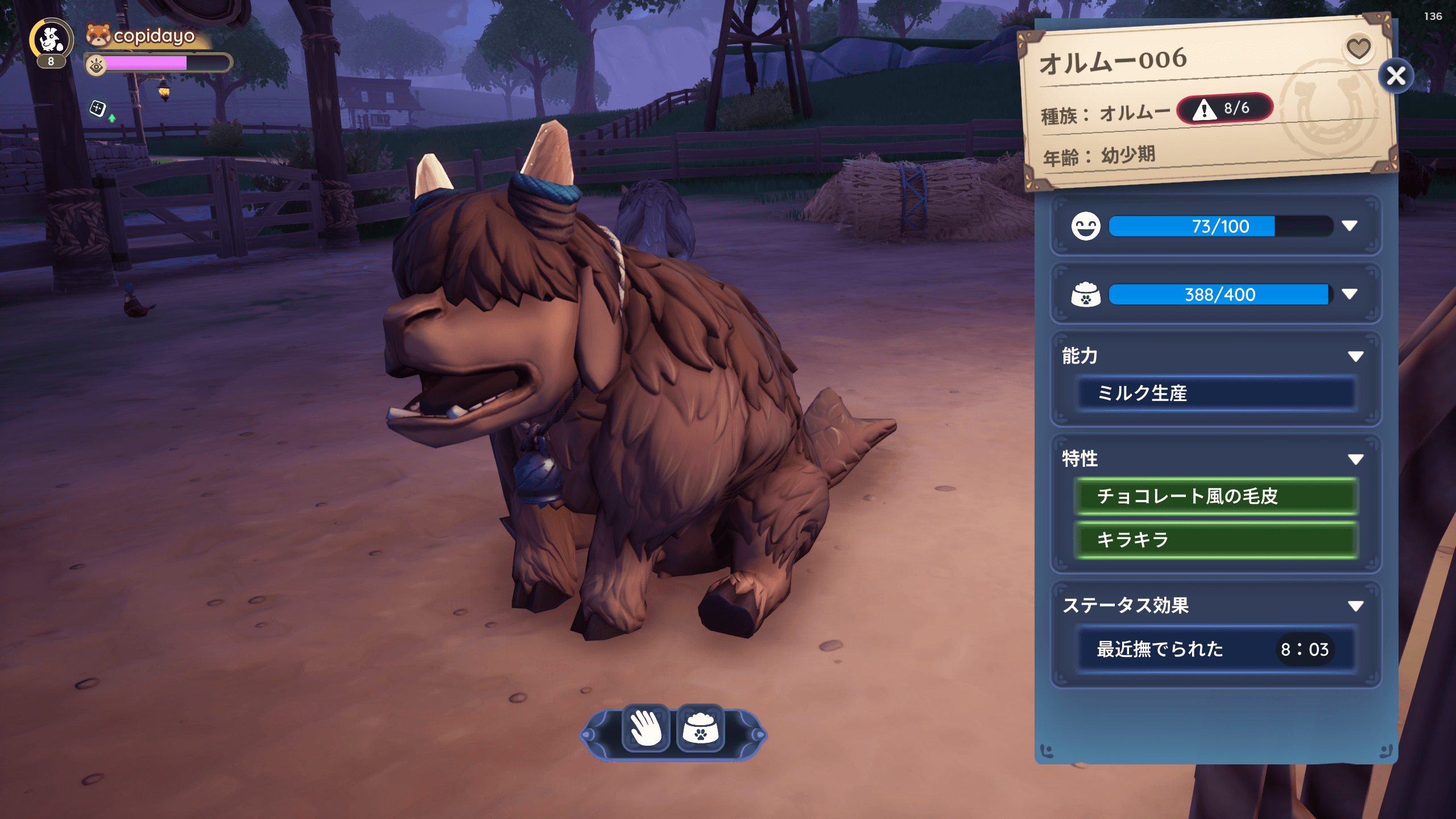
Task: Click the 8/6 population warning badge
Action: tap(1225, 109)
